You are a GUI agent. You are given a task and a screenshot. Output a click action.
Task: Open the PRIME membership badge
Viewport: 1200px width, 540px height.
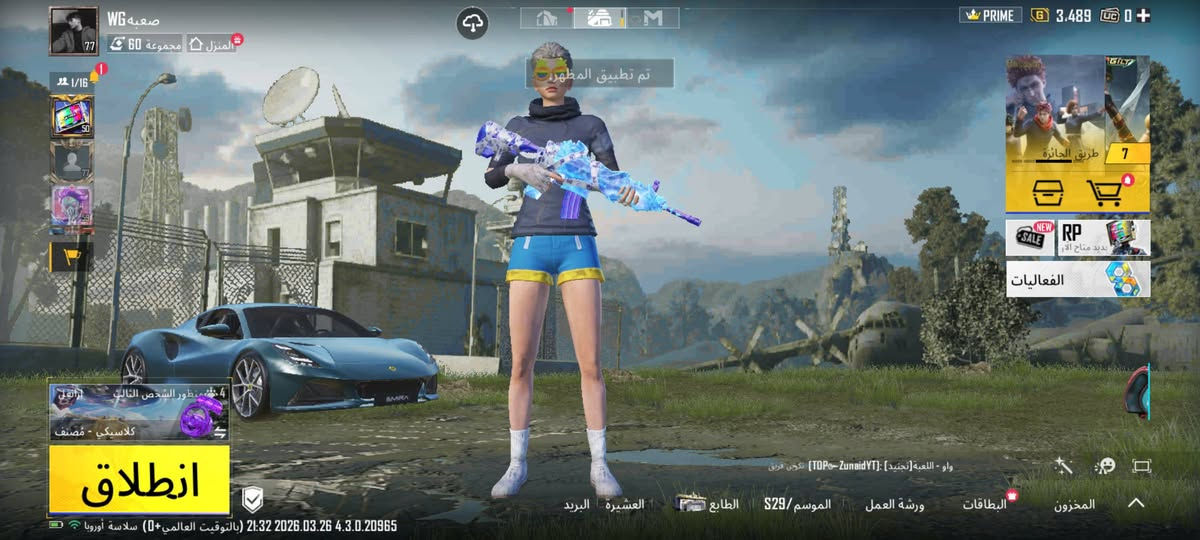[990, 15]
